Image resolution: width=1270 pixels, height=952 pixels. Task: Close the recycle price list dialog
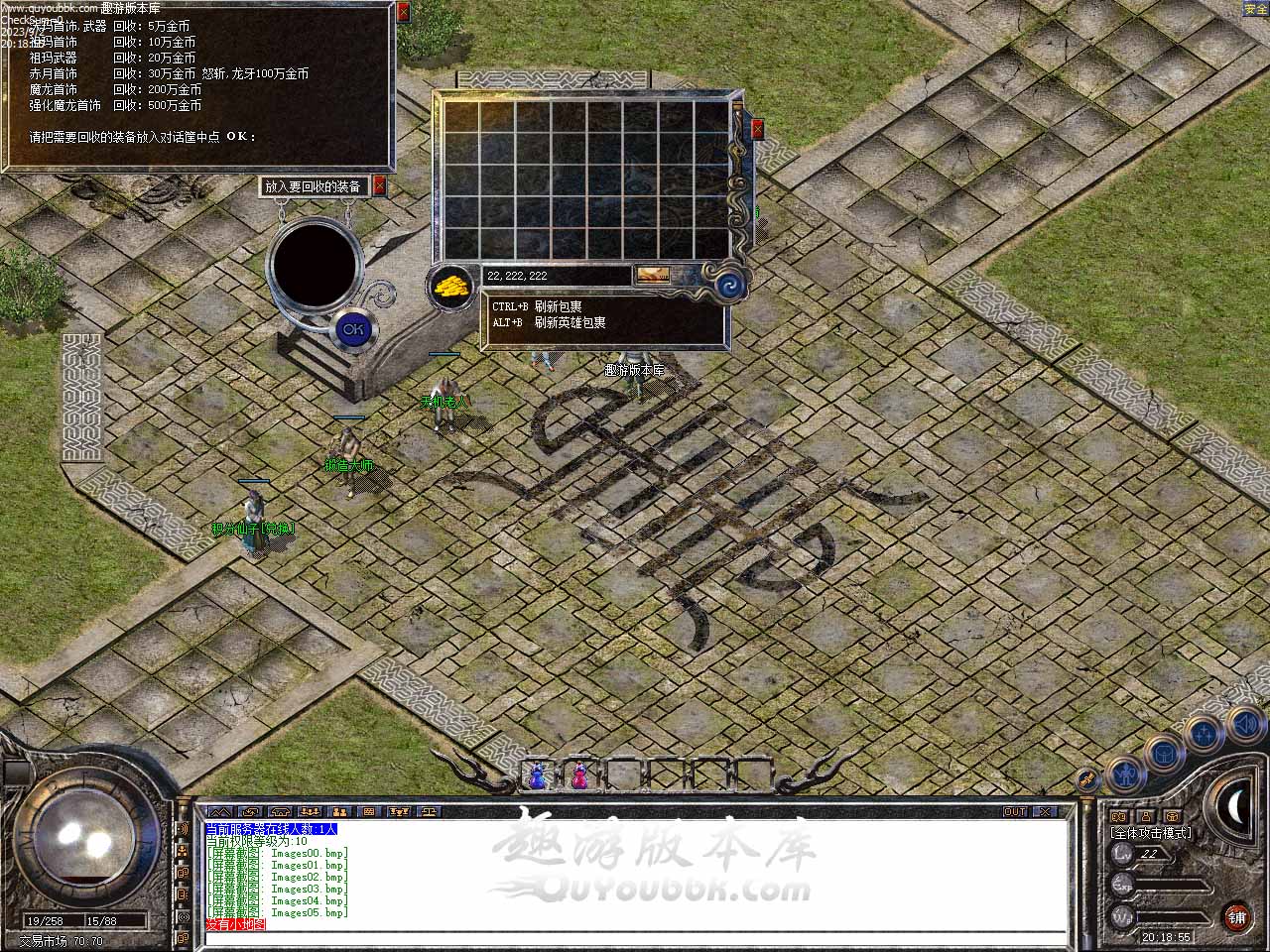click(403, 12)
